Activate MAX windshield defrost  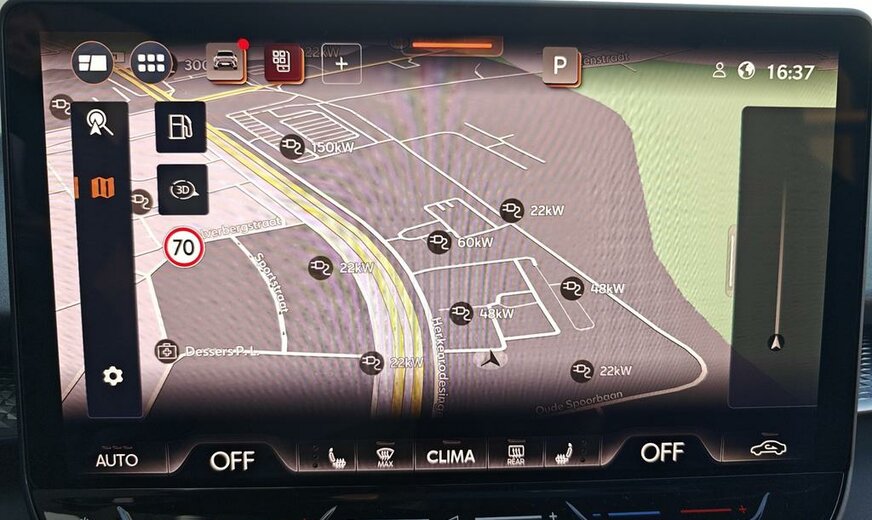click(385, 457)
